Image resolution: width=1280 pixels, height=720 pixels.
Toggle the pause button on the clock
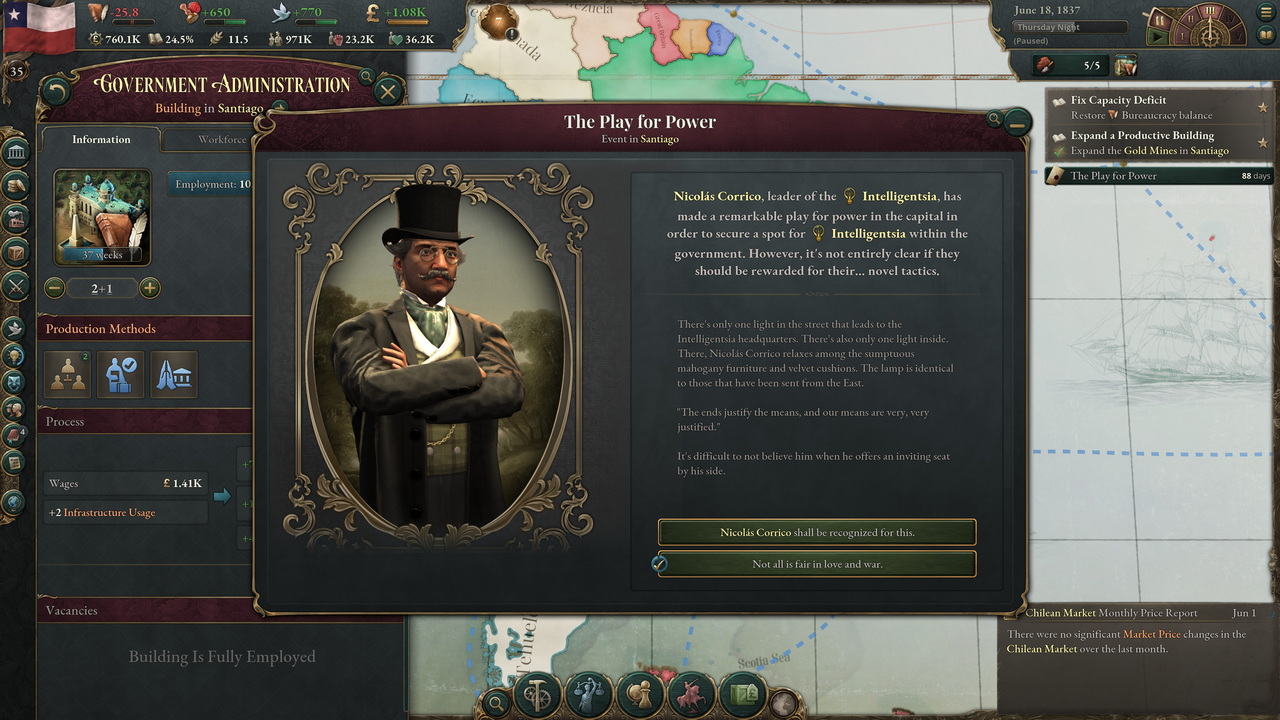(x=1160, y=18)
